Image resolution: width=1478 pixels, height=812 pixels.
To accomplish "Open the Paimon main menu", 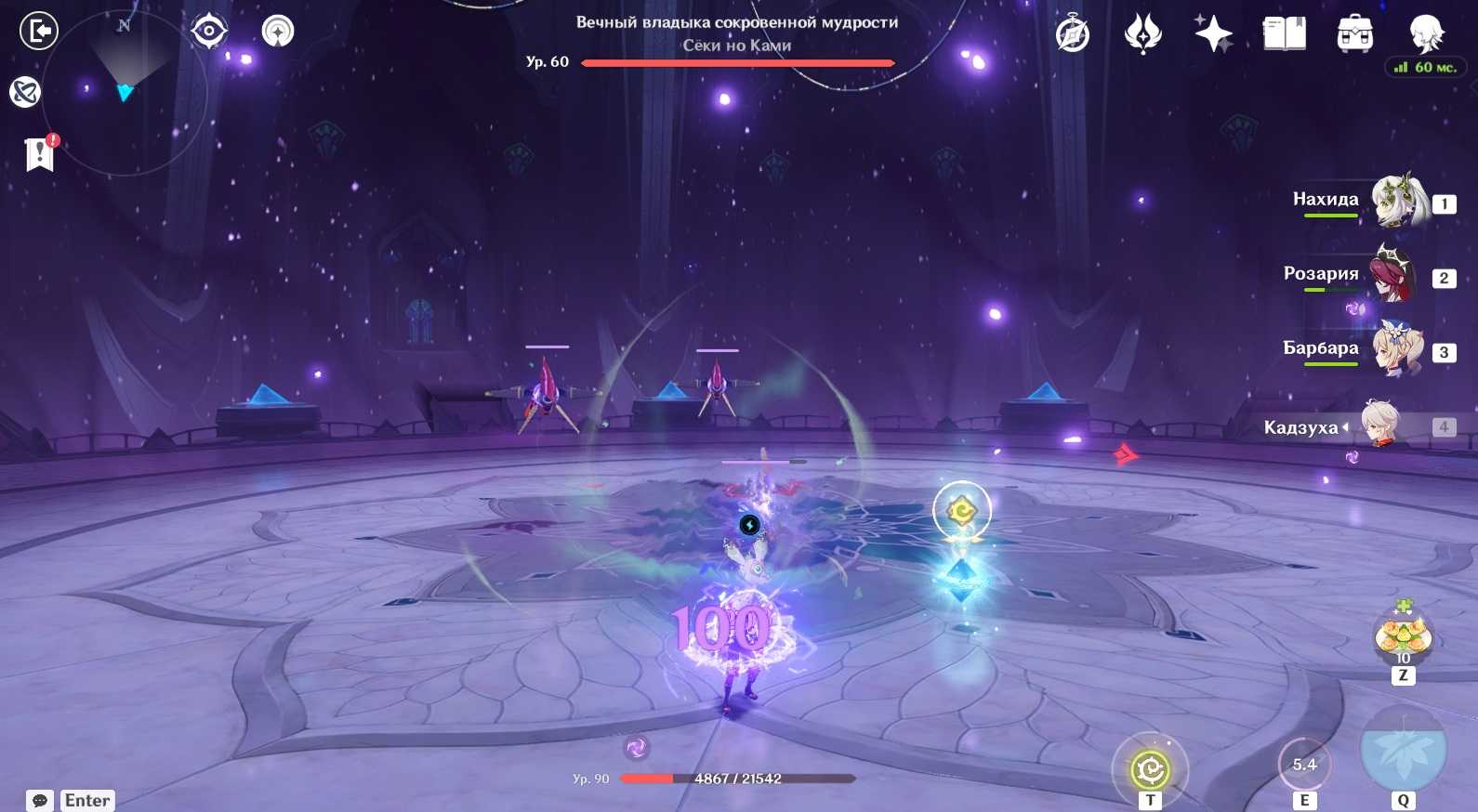I will (1425, 34).
